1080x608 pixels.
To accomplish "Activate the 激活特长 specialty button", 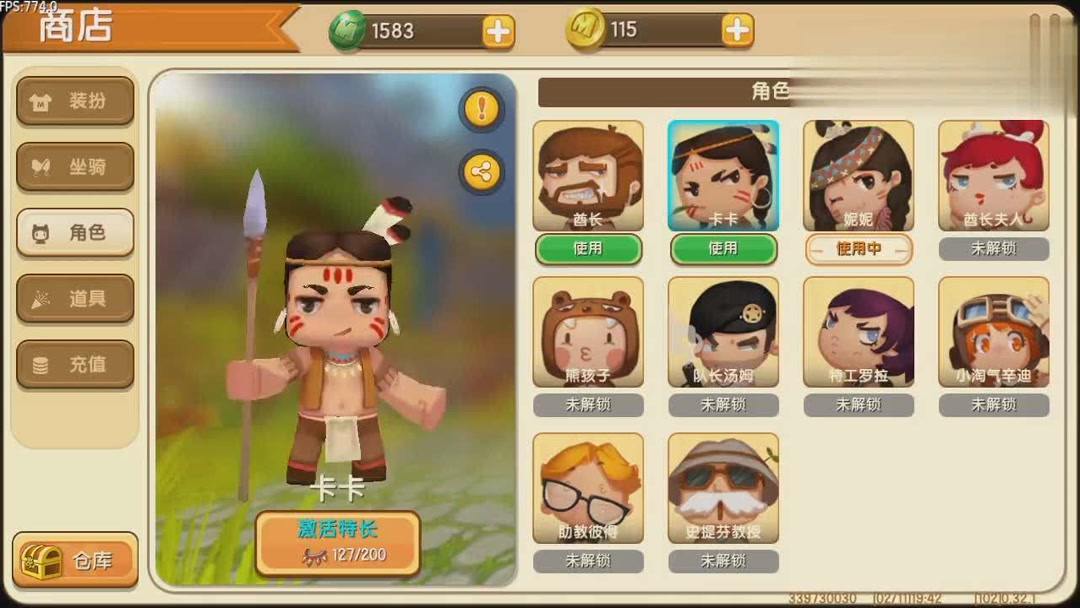I will click(337, 543).
